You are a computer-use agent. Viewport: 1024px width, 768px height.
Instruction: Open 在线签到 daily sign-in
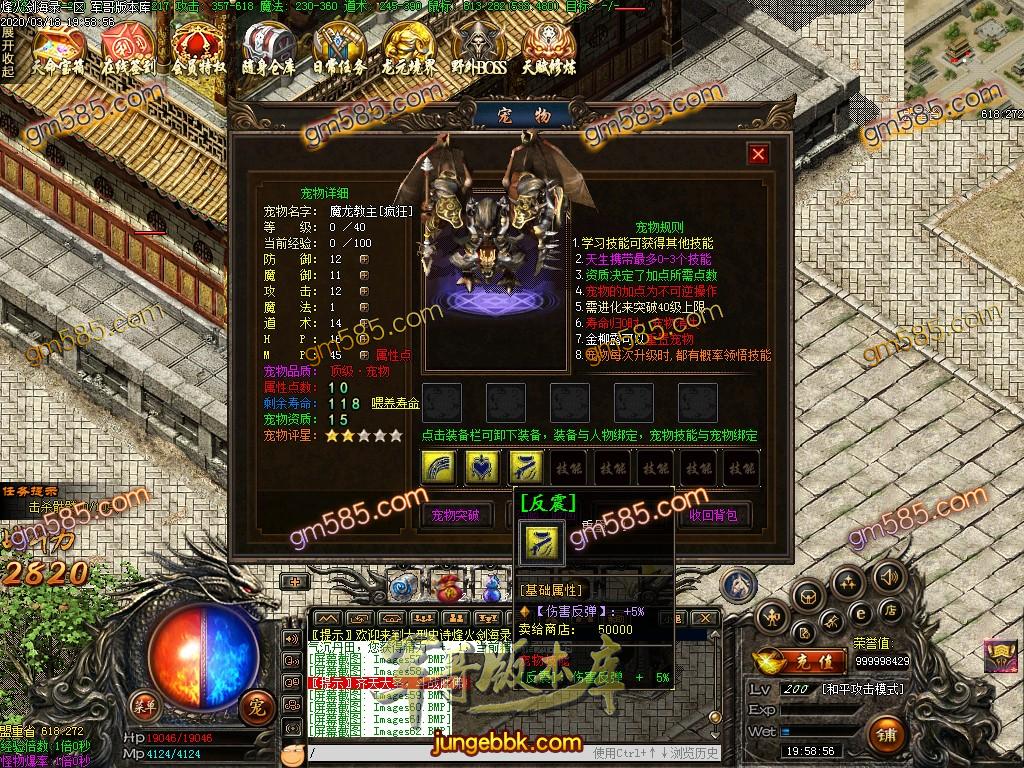127,47
